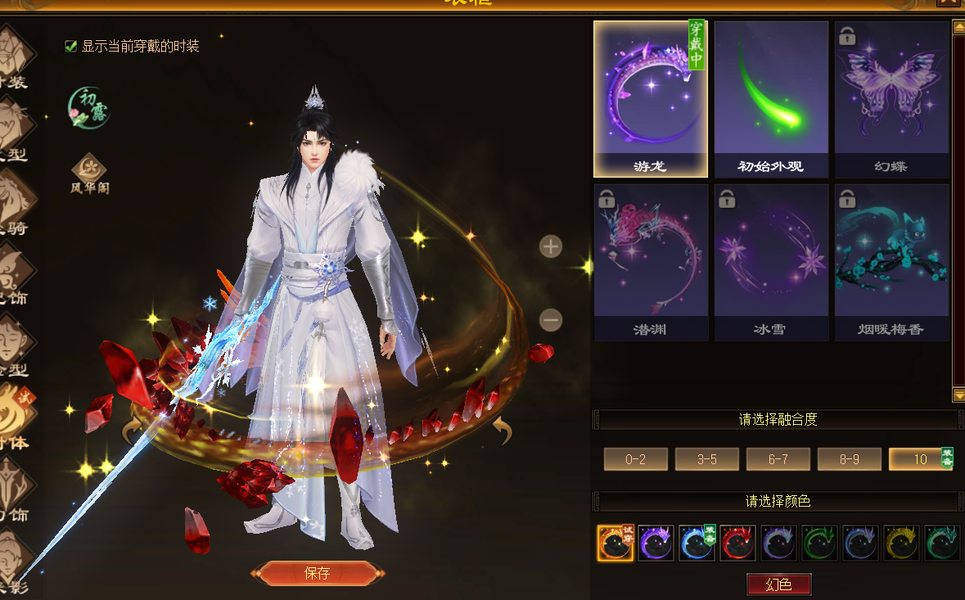Pick the red dragon color swatch
The height and width of the screenshot is (600, 965).
737,543
